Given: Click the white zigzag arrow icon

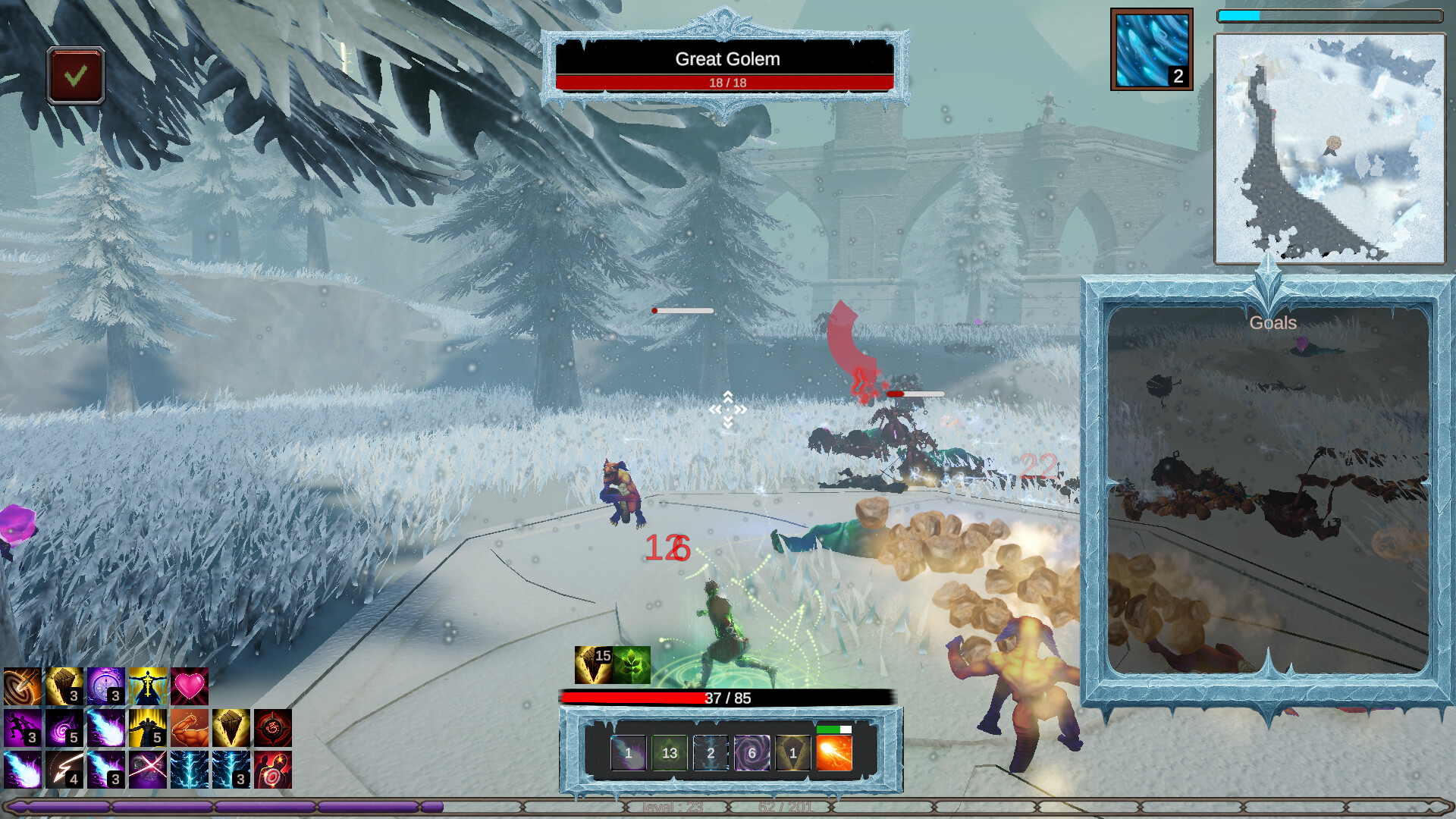Looking at the screenshot, I should (x=64, y=770).
